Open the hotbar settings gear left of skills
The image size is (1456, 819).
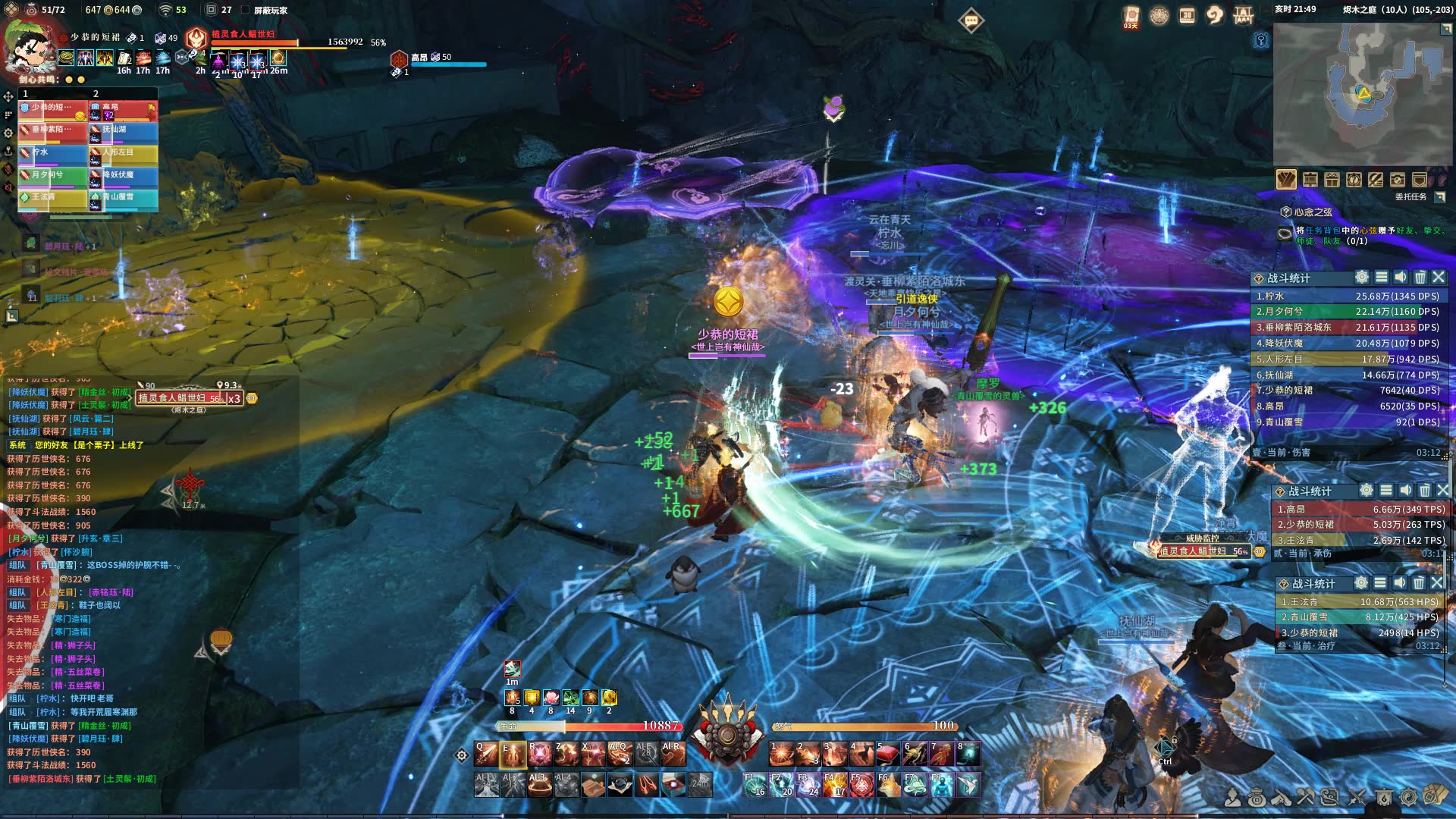[x=461, y=755]
